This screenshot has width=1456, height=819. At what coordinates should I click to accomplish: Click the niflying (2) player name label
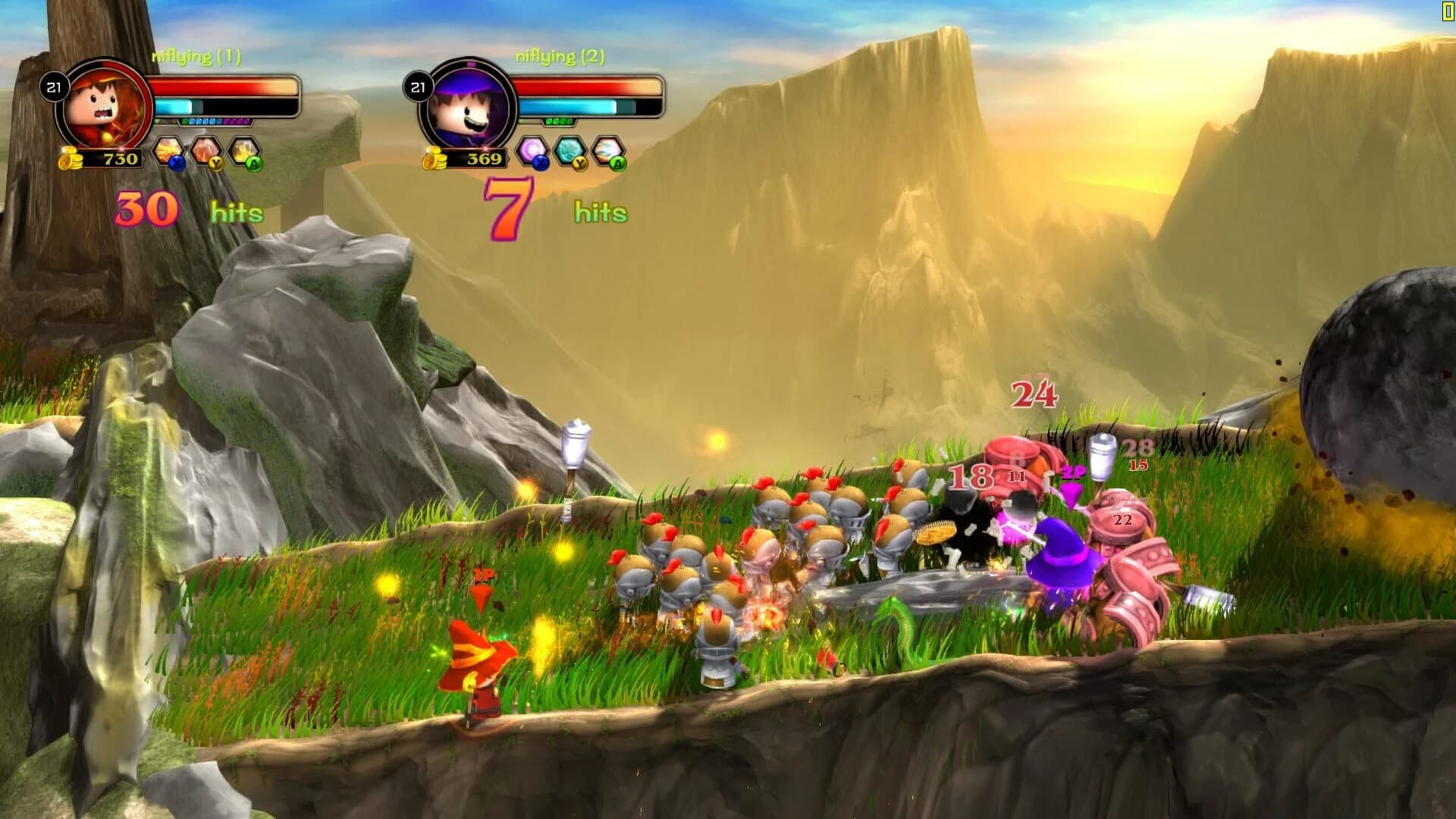click(x=560, y=55)
